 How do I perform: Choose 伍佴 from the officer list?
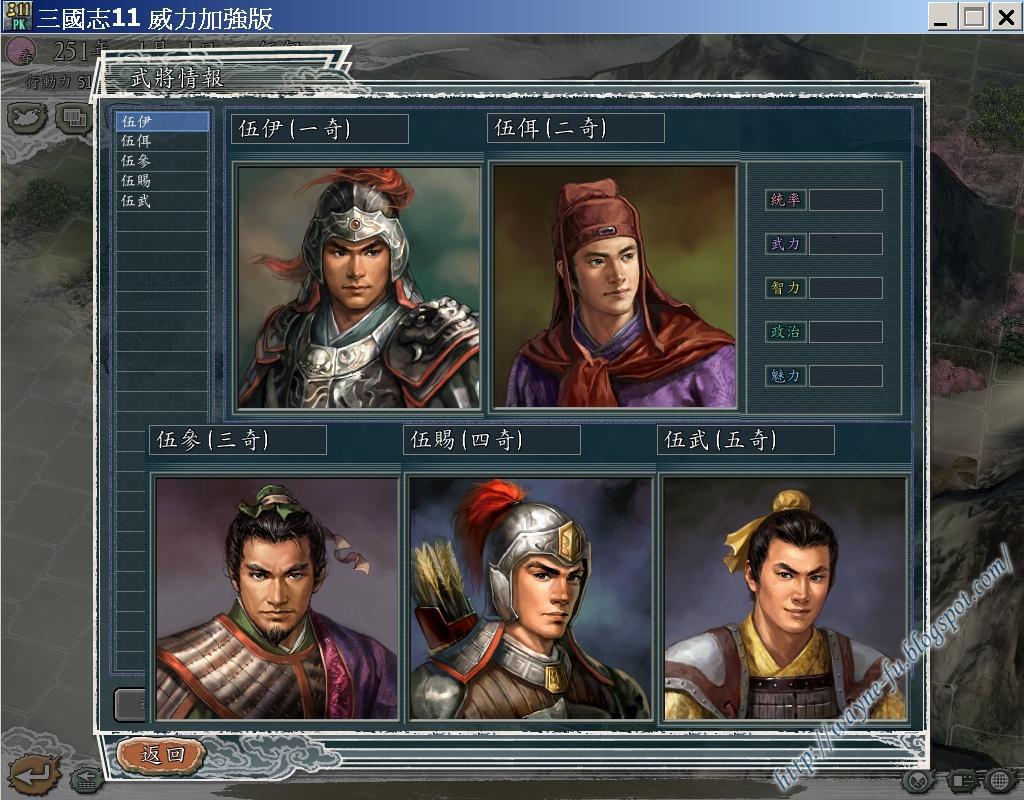[160, 141]
